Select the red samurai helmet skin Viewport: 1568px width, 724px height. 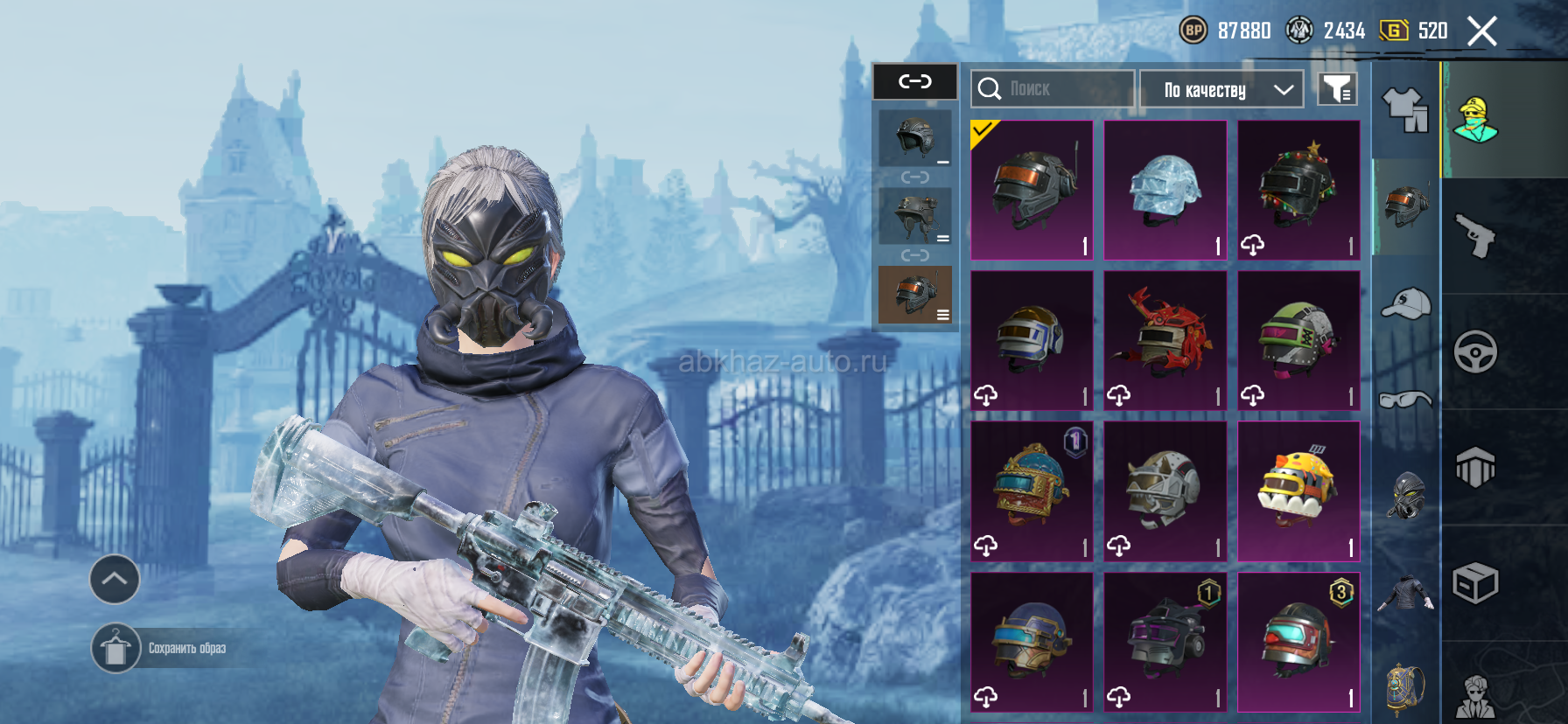pyautogui.click(x=1165, y=341)
